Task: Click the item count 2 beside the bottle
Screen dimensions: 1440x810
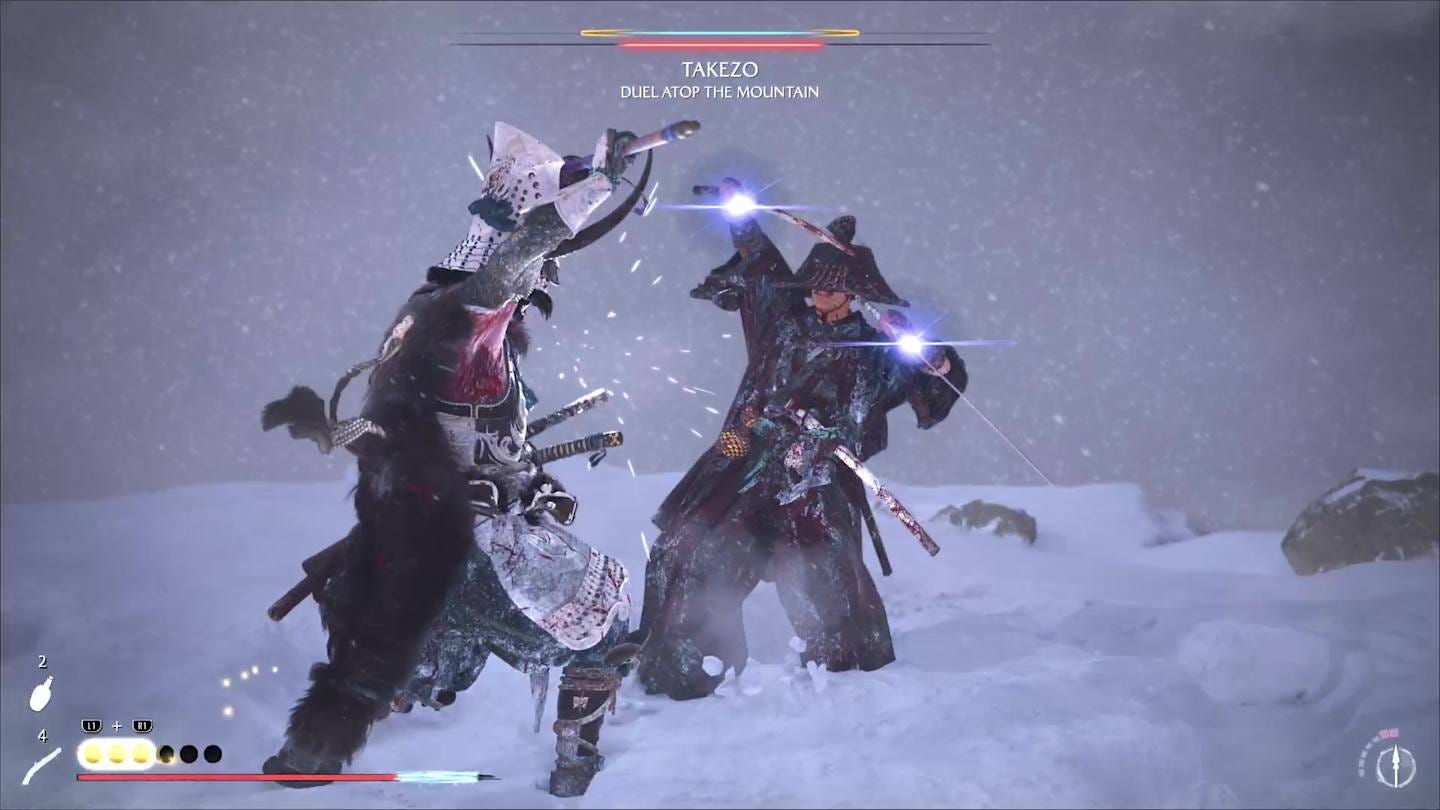Action: tap(41, 662)
